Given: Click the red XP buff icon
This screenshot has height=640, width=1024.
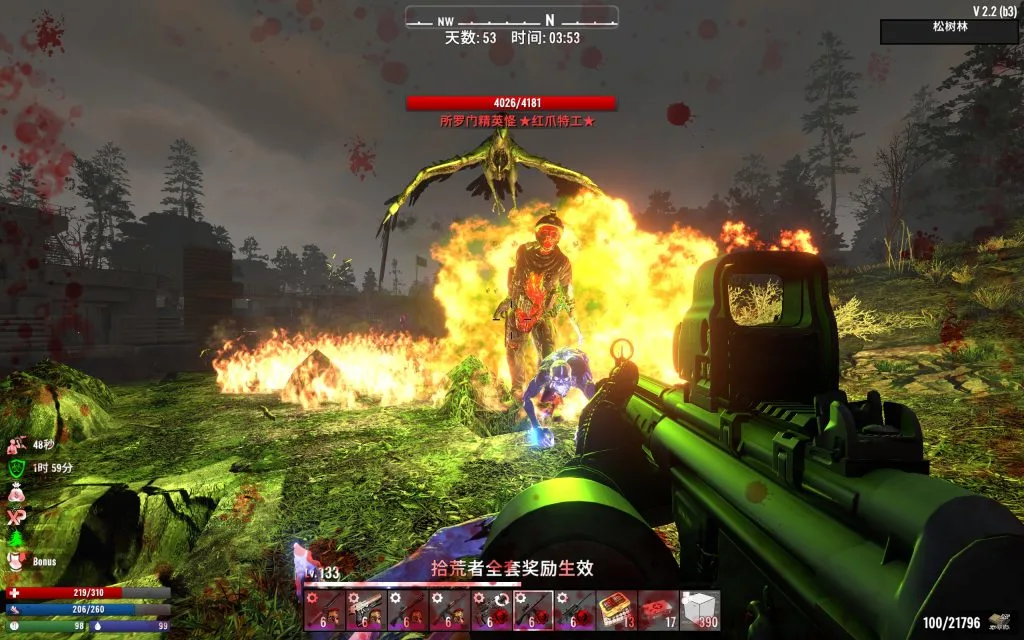Looking at the screenshot, I should [17, 515].
